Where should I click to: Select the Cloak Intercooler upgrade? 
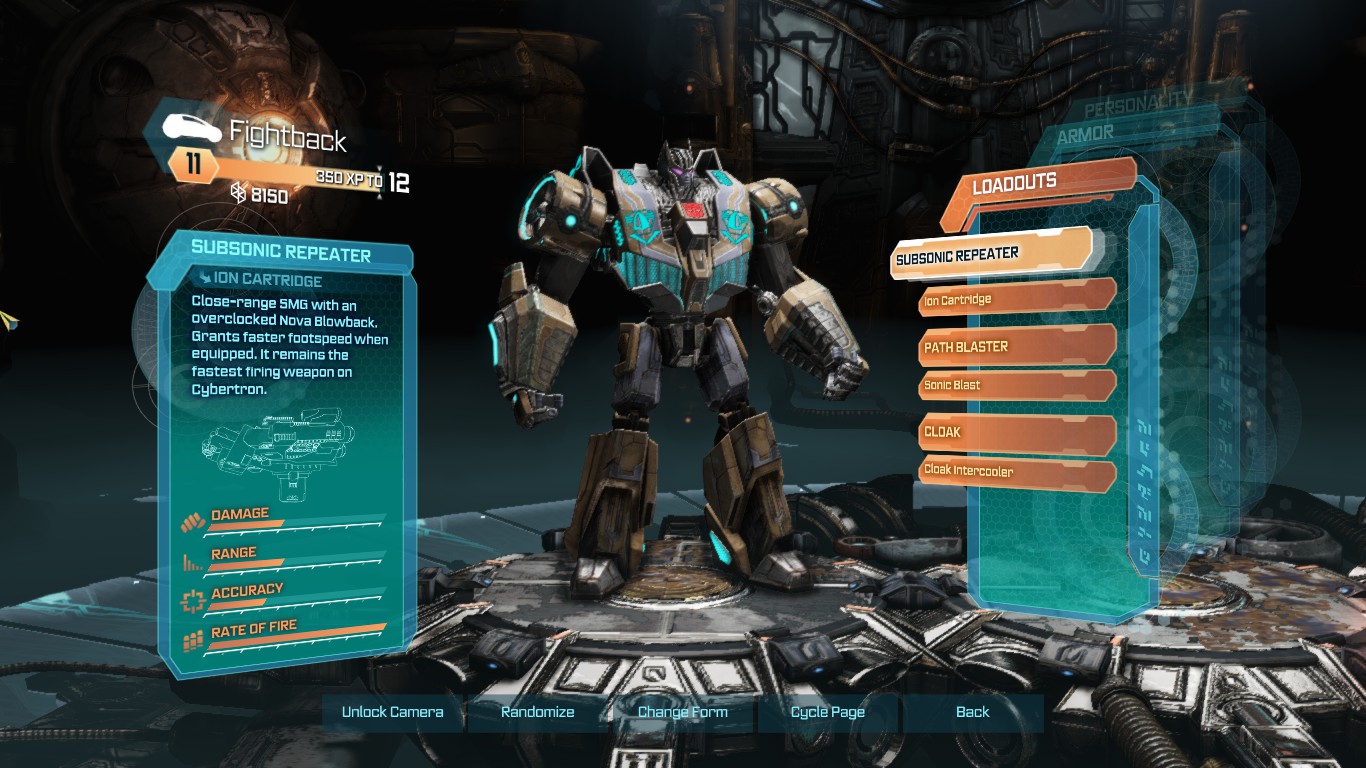[x=1015, y=472]
